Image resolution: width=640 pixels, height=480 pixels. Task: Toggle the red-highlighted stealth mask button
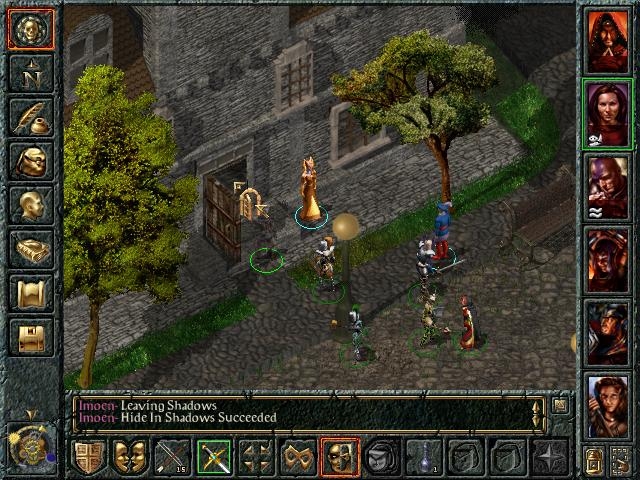point(339,458)
